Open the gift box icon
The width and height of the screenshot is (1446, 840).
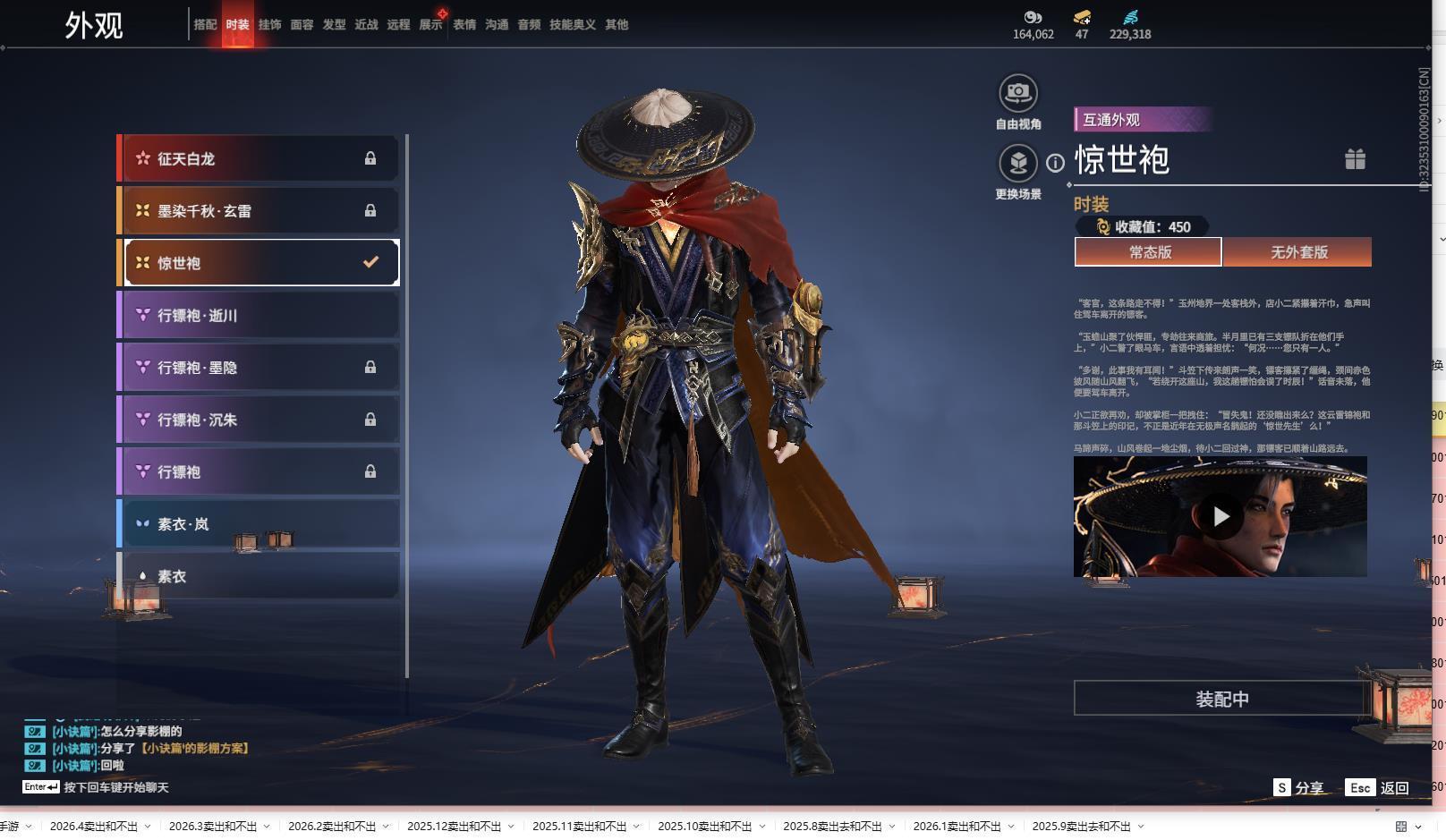pos(1355,159)
